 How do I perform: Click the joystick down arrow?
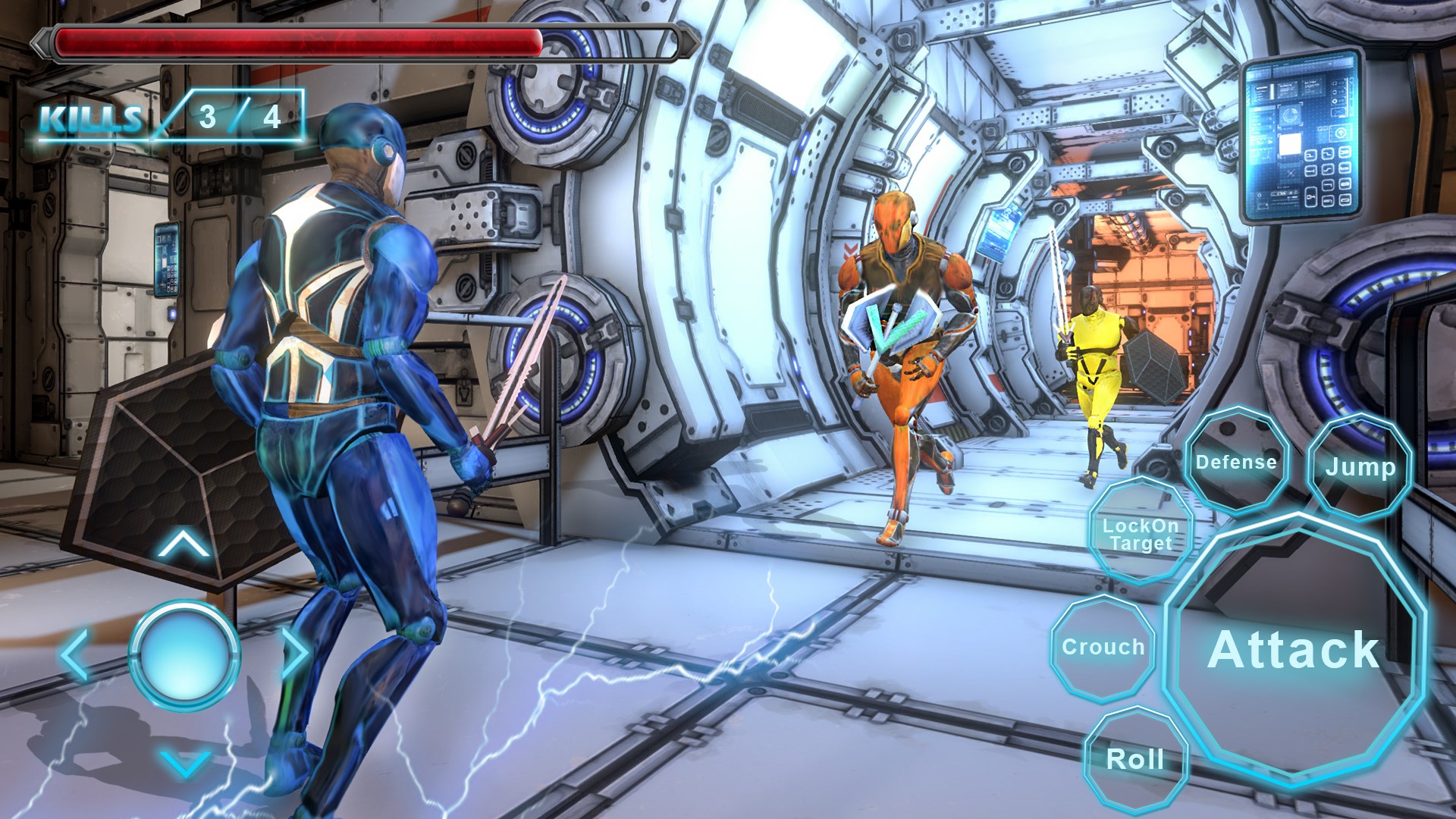[185, 762]
